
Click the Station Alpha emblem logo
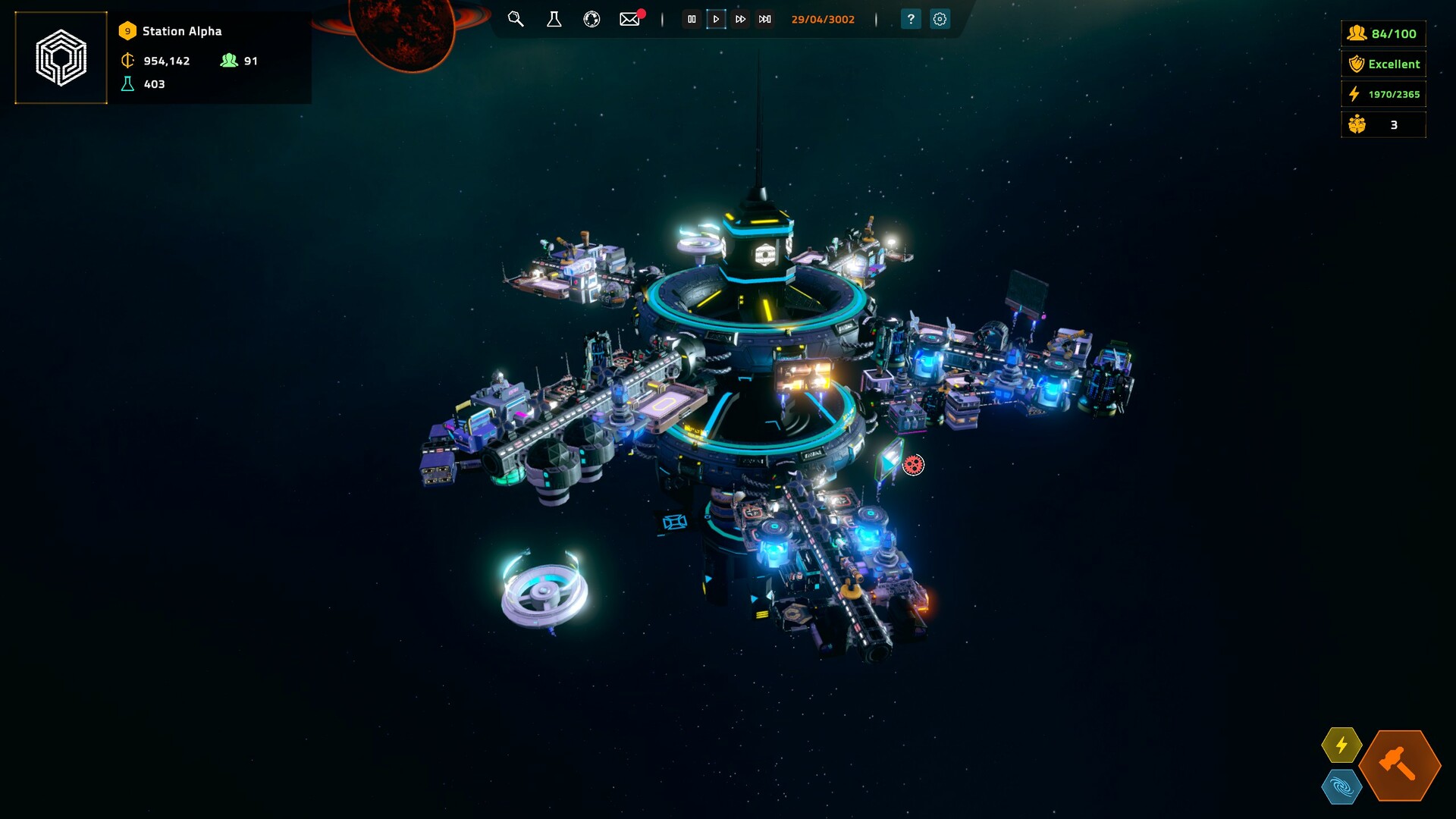61,58
